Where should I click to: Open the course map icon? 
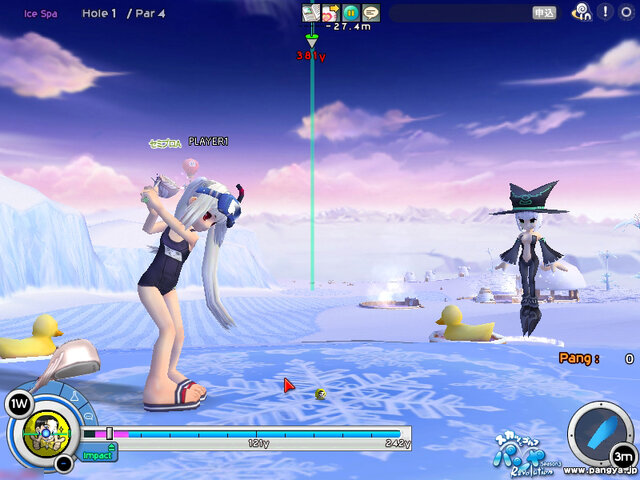311,12
